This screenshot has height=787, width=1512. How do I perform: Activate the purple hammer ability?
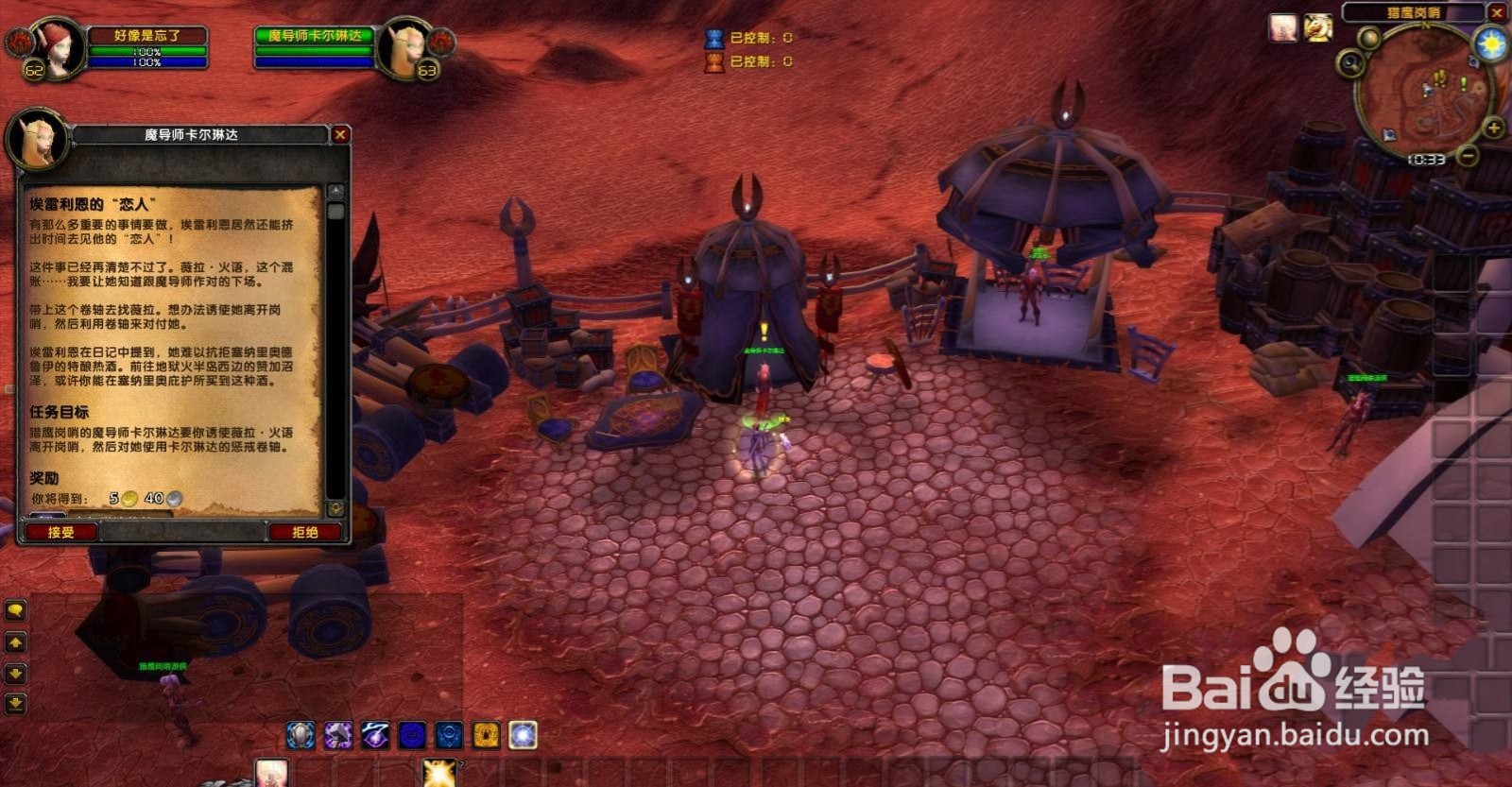tap(337, 735)
